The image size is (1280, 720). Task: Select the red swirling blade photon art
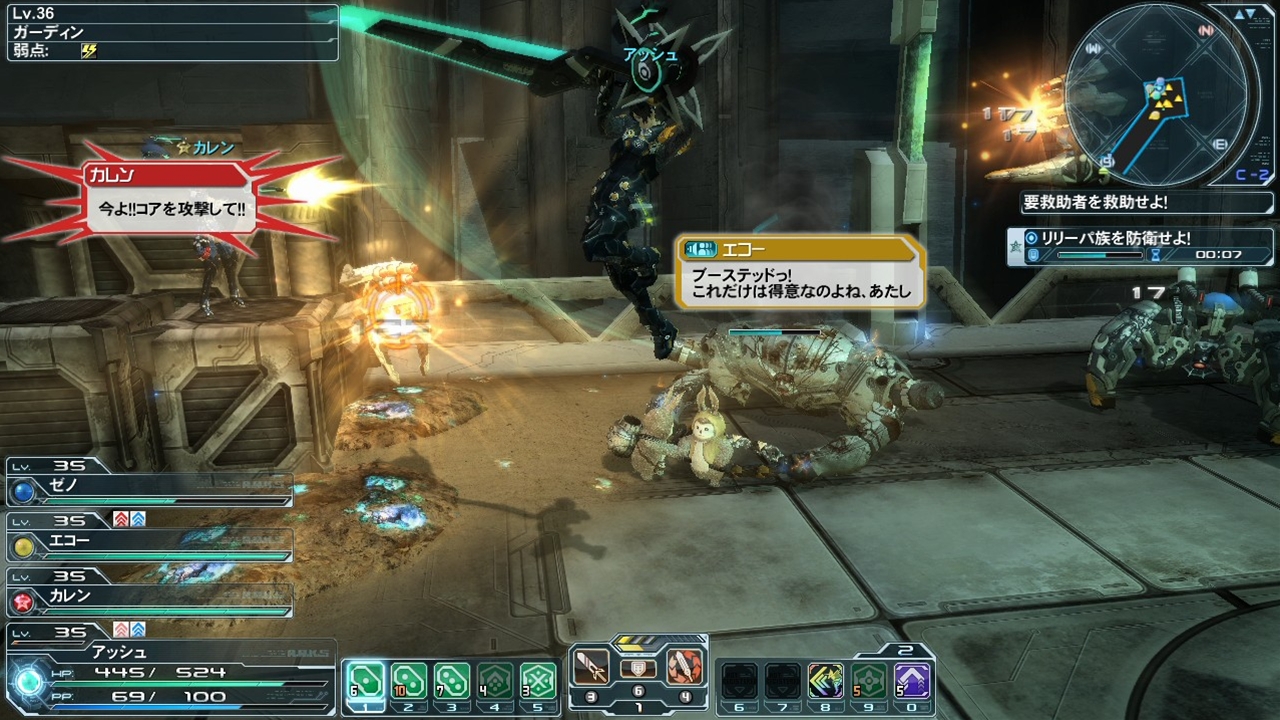pyautogui.click(x=685, y=666)
